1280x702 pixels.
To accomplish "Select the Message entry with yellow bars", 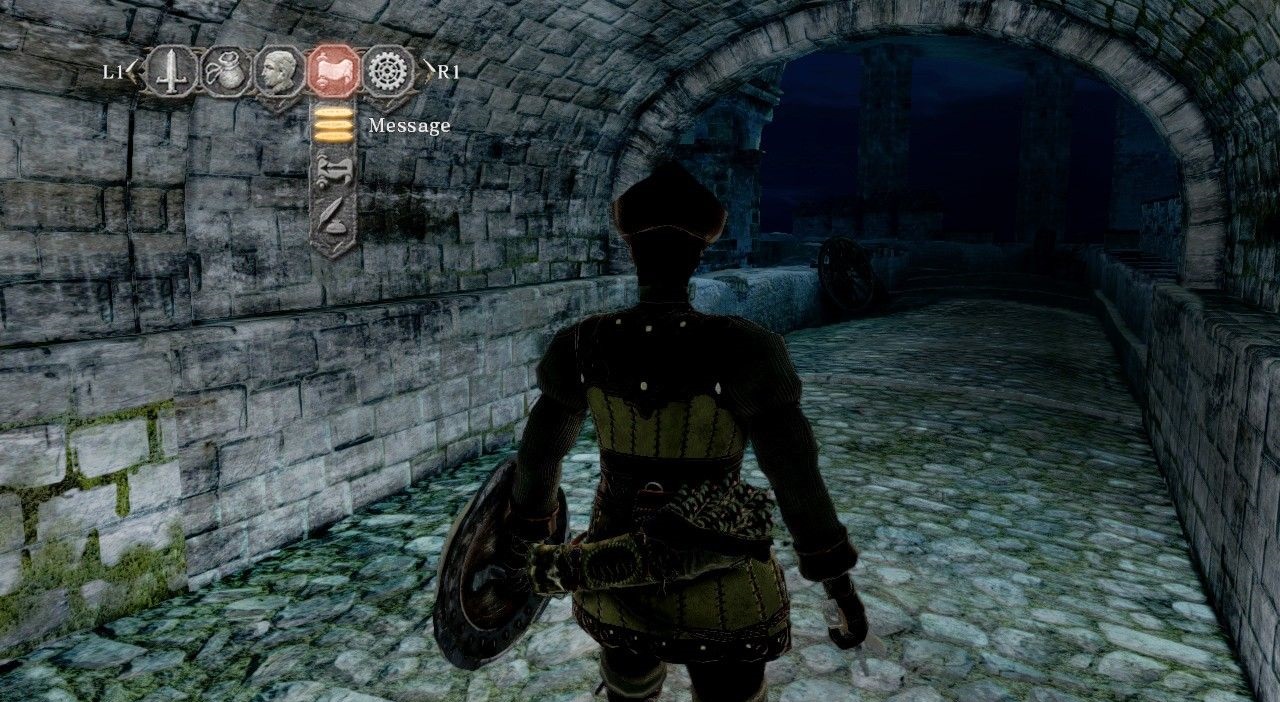I will [x=334, y=125].
